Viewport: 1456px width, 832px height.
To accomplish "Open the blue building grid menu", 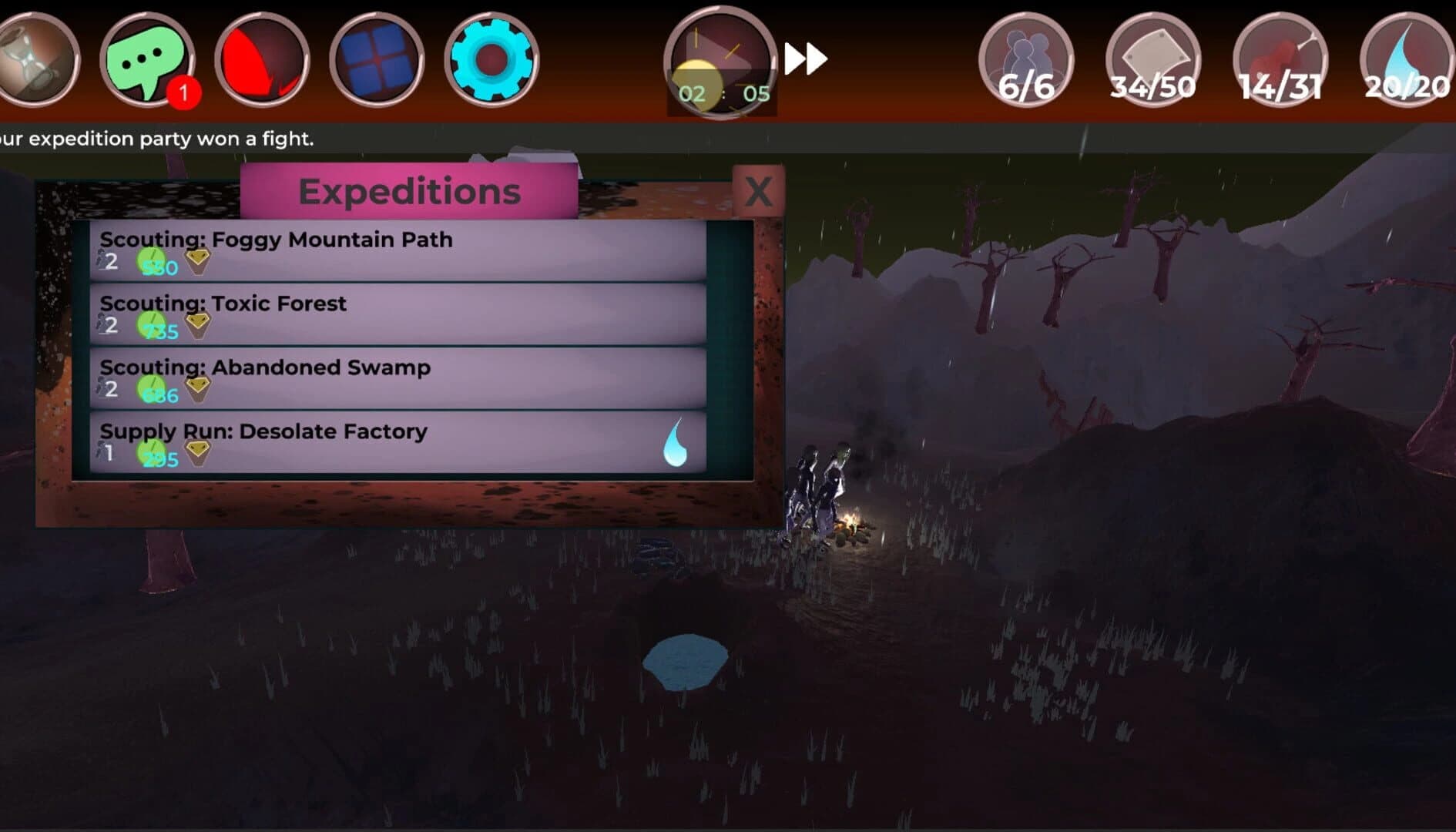I will coord(377,58).
